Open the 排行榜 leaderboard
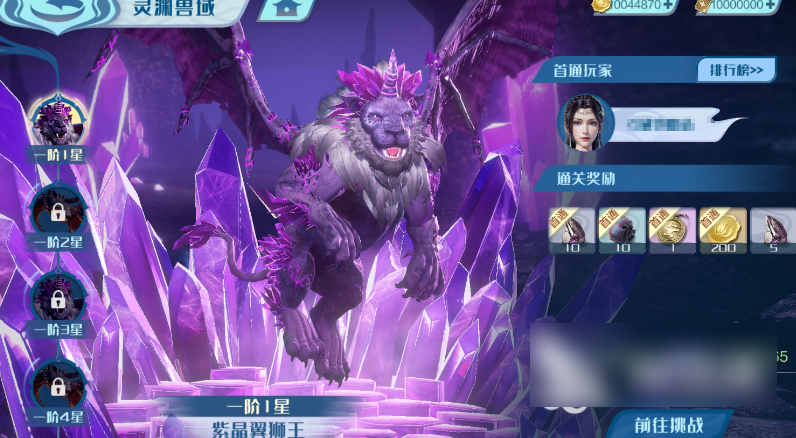The height and width of the screenshot is (438, 796). coord(737,70)
